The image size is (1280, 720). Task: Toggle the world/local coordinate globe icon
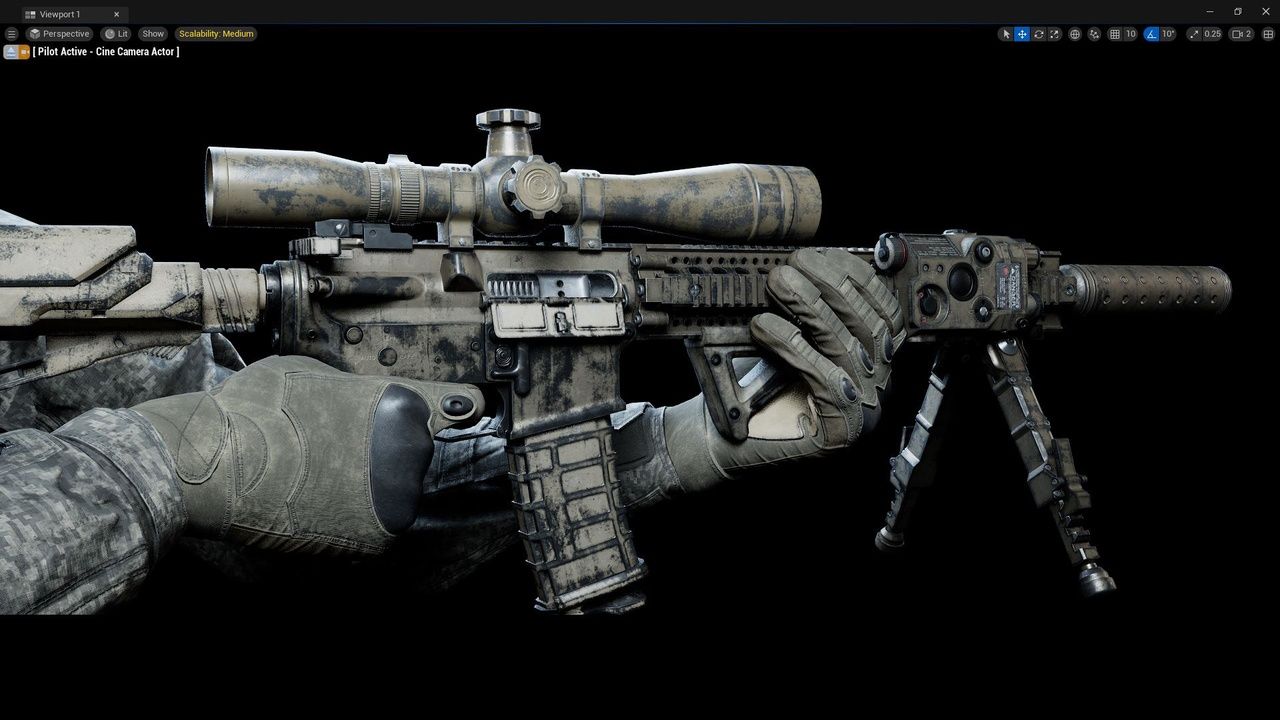[1075, 34]
